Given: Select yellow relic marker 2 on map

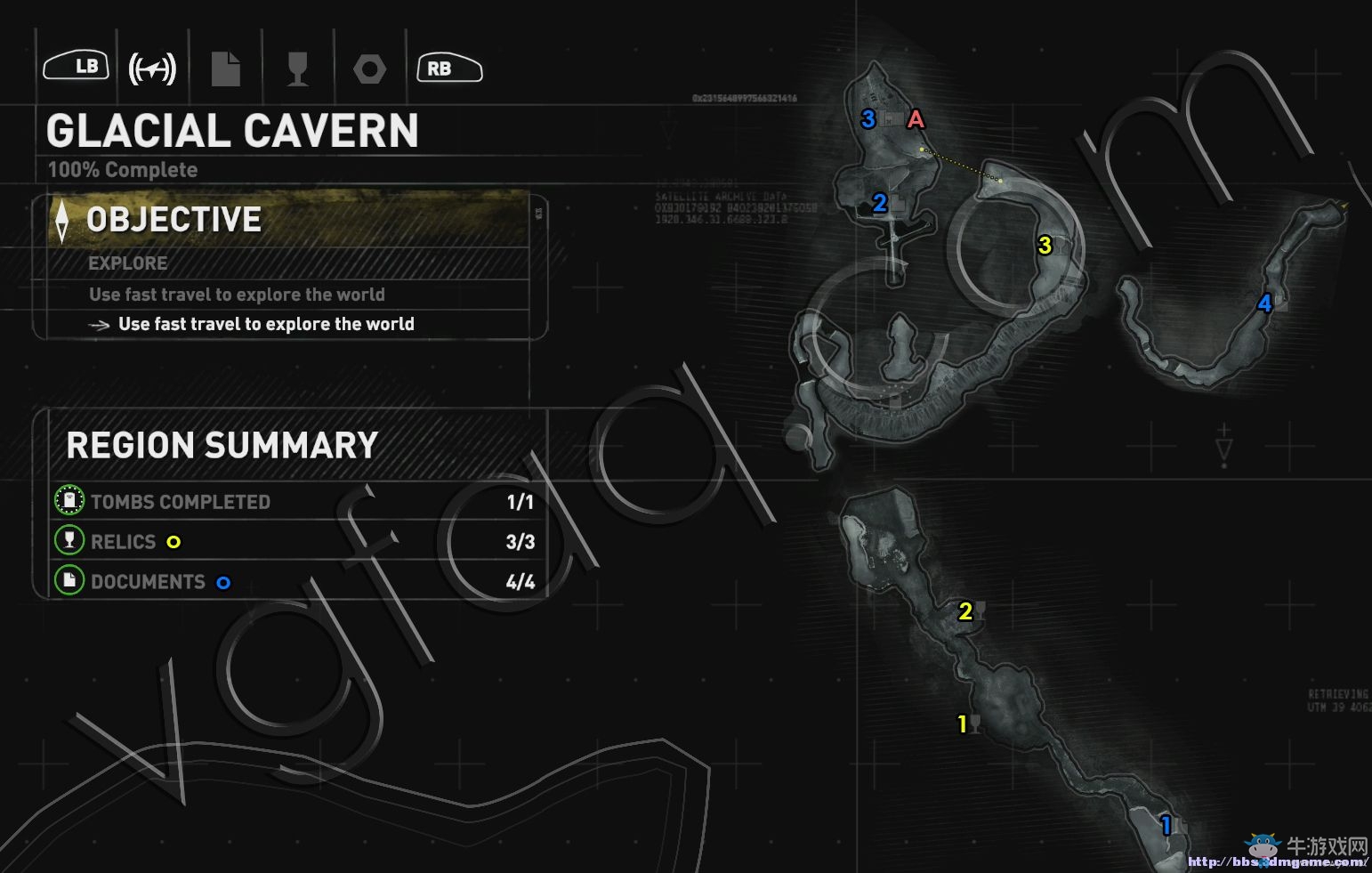Looking at the screenshot, I should point(965,611).
